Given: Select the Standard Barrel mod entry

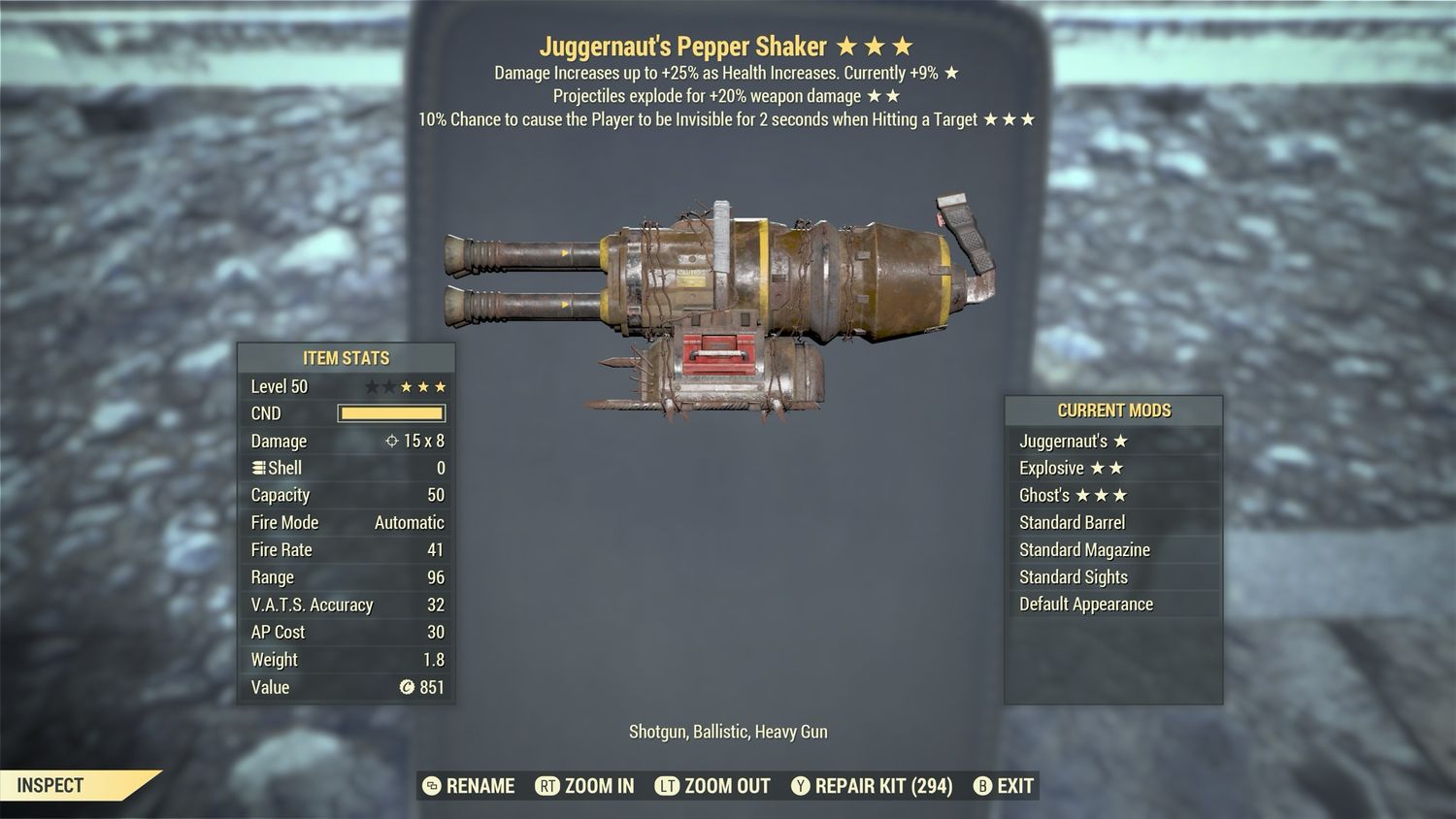Looking at the screenshot, I should coord(1071,522).
